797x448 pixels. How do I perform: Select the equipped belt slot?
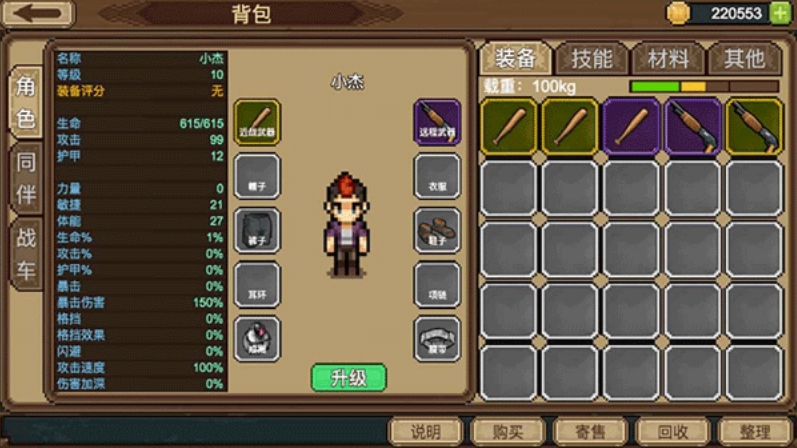click(437, 339)
